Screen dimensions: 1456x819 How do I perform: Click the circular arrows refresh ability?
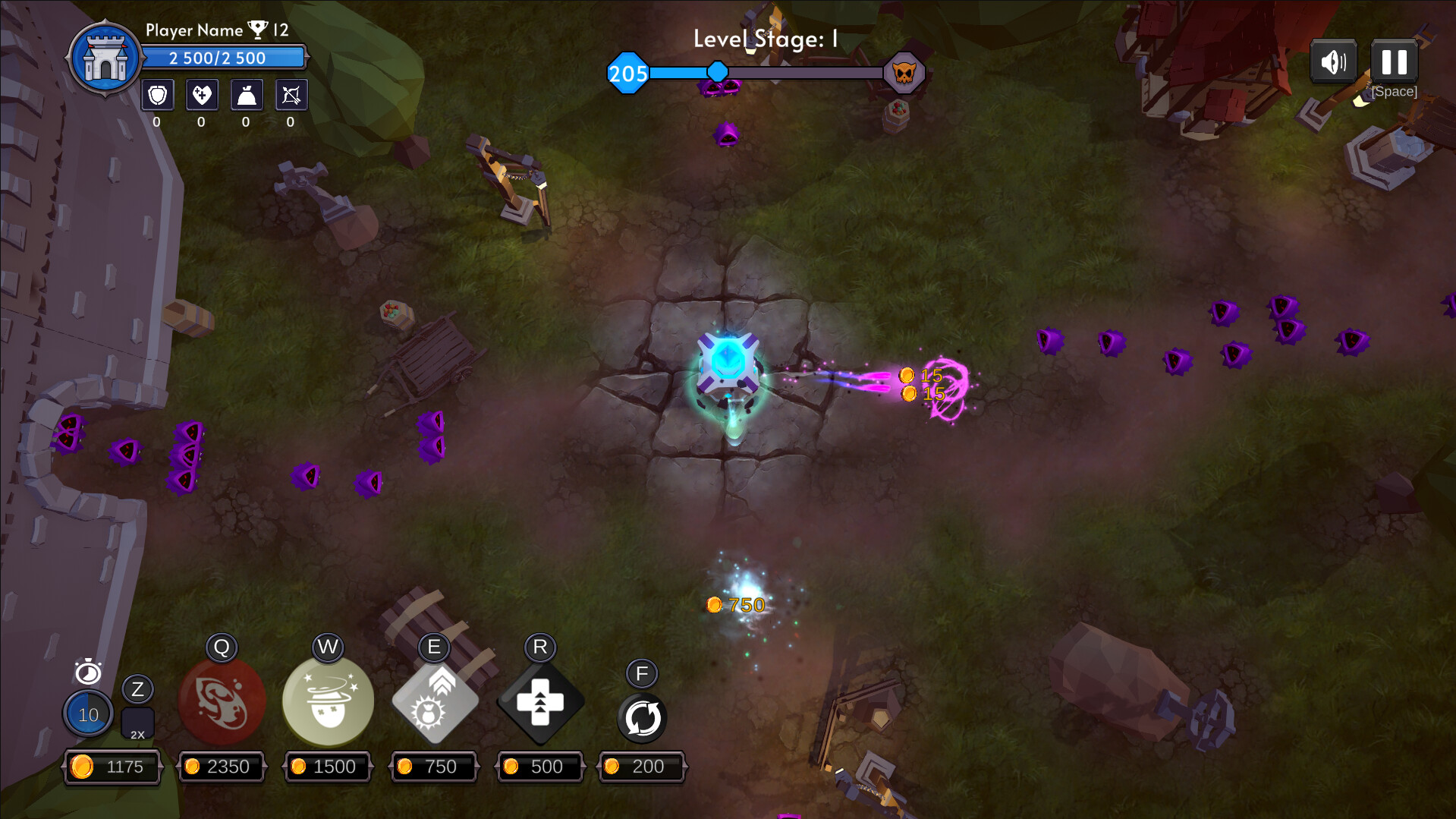(x=642, y=718)
